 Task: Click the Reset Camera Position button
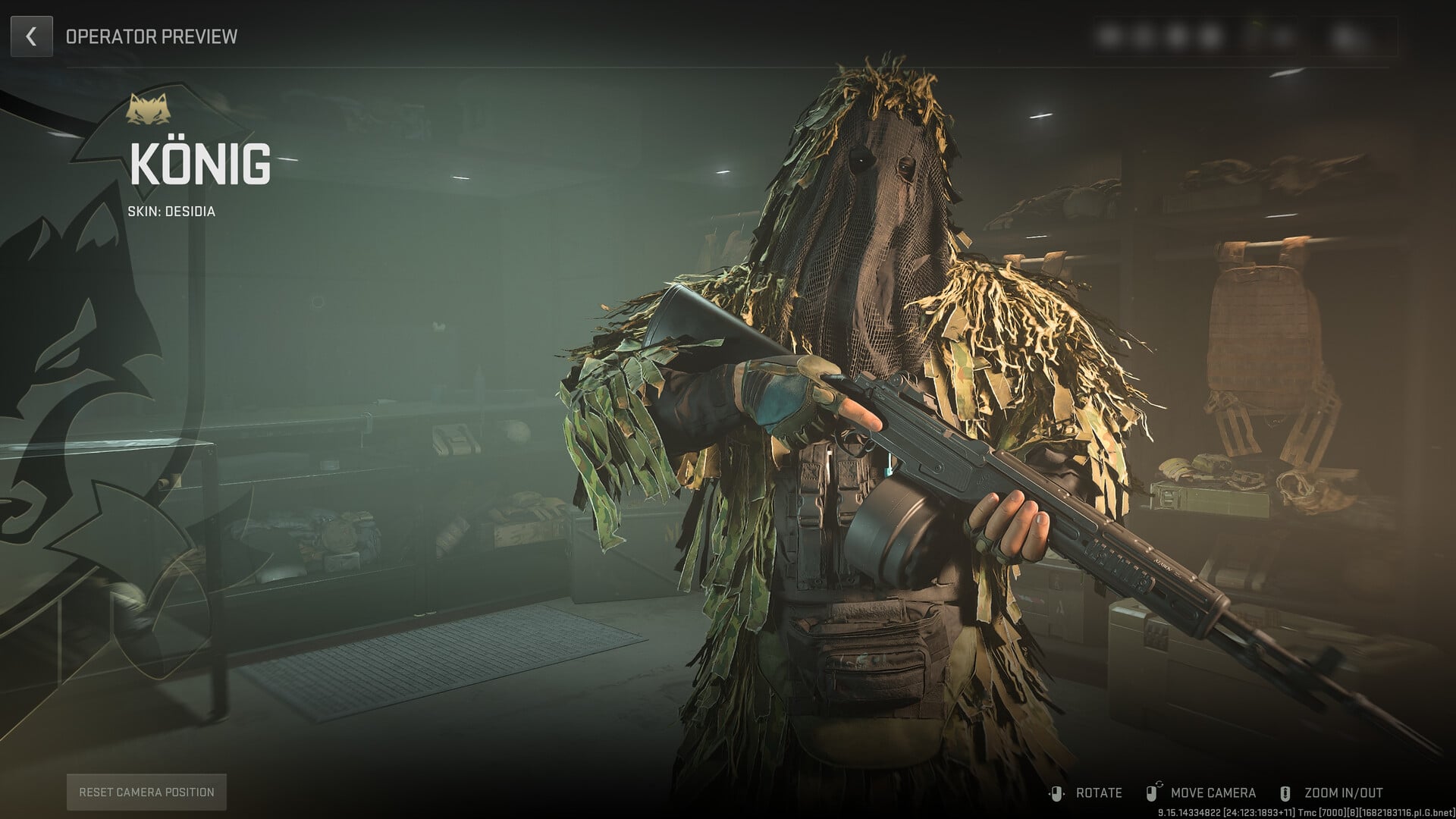(146, 792)
